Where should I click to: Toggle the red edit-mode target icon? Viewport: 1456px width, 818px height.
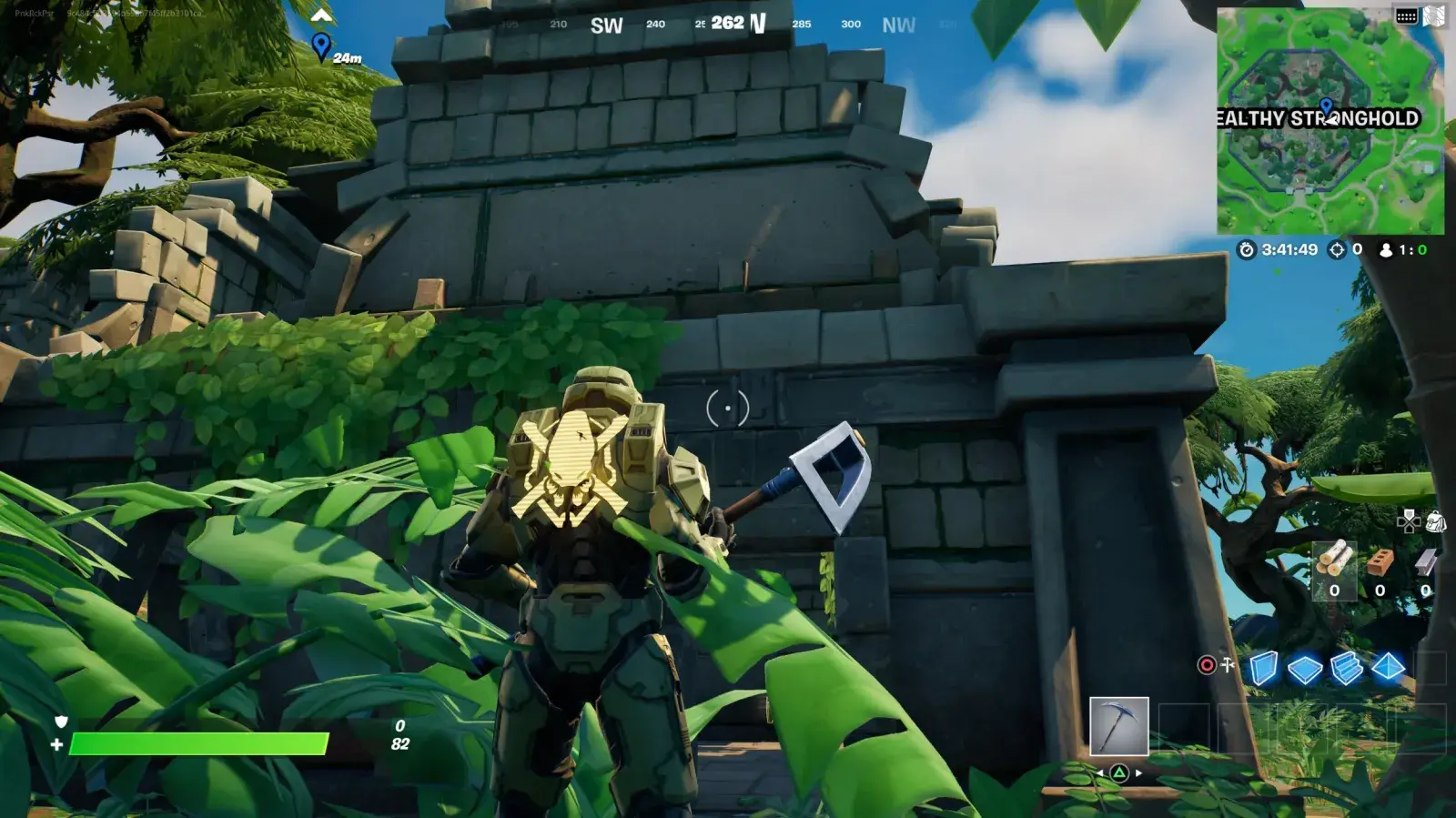point(1206,665)
